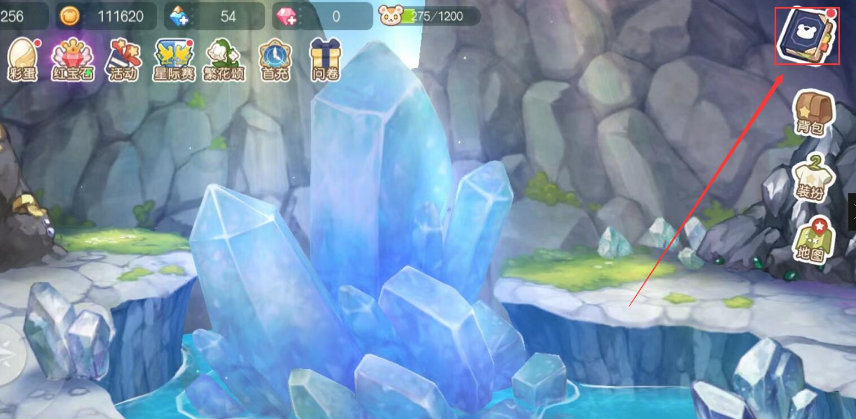Open the 彩蛋 egg event
Viewport: 856px width, 419px height.
pyautogui.click(x=21, y=59)
